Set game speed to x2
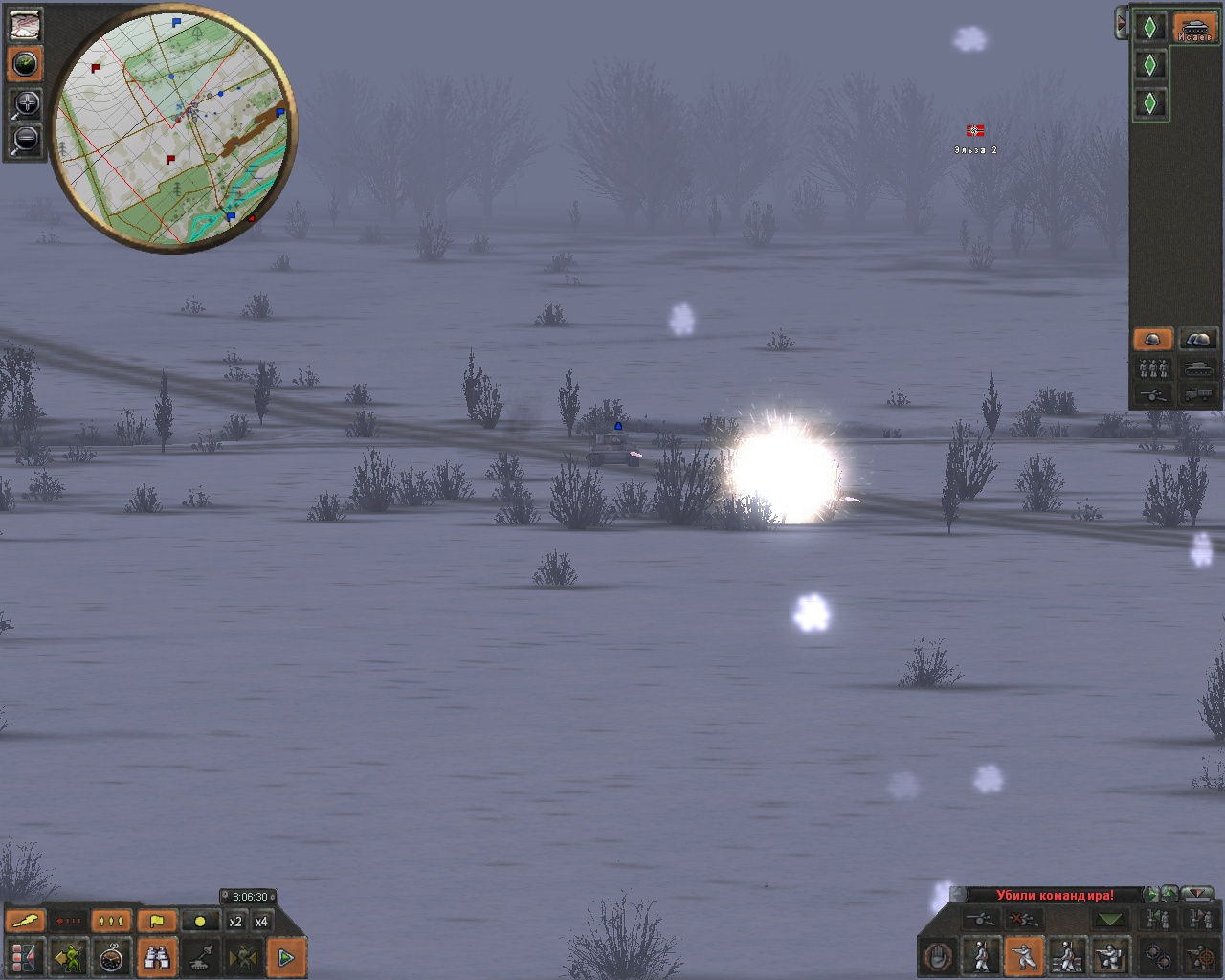Screen dimensions: 1225x980 [235, 922]
